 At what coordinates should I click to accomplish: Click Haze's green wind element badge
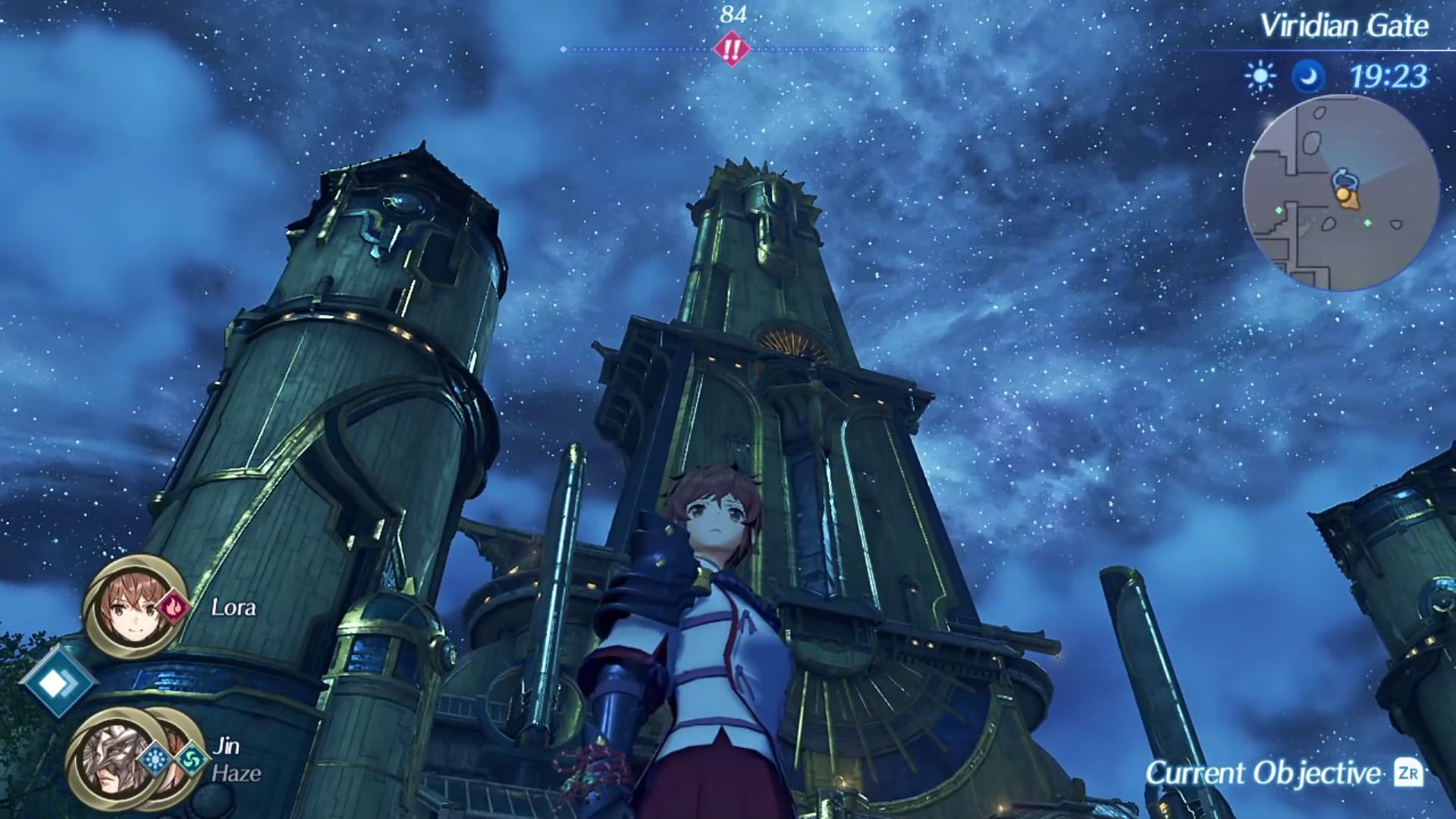click(190, 758)
